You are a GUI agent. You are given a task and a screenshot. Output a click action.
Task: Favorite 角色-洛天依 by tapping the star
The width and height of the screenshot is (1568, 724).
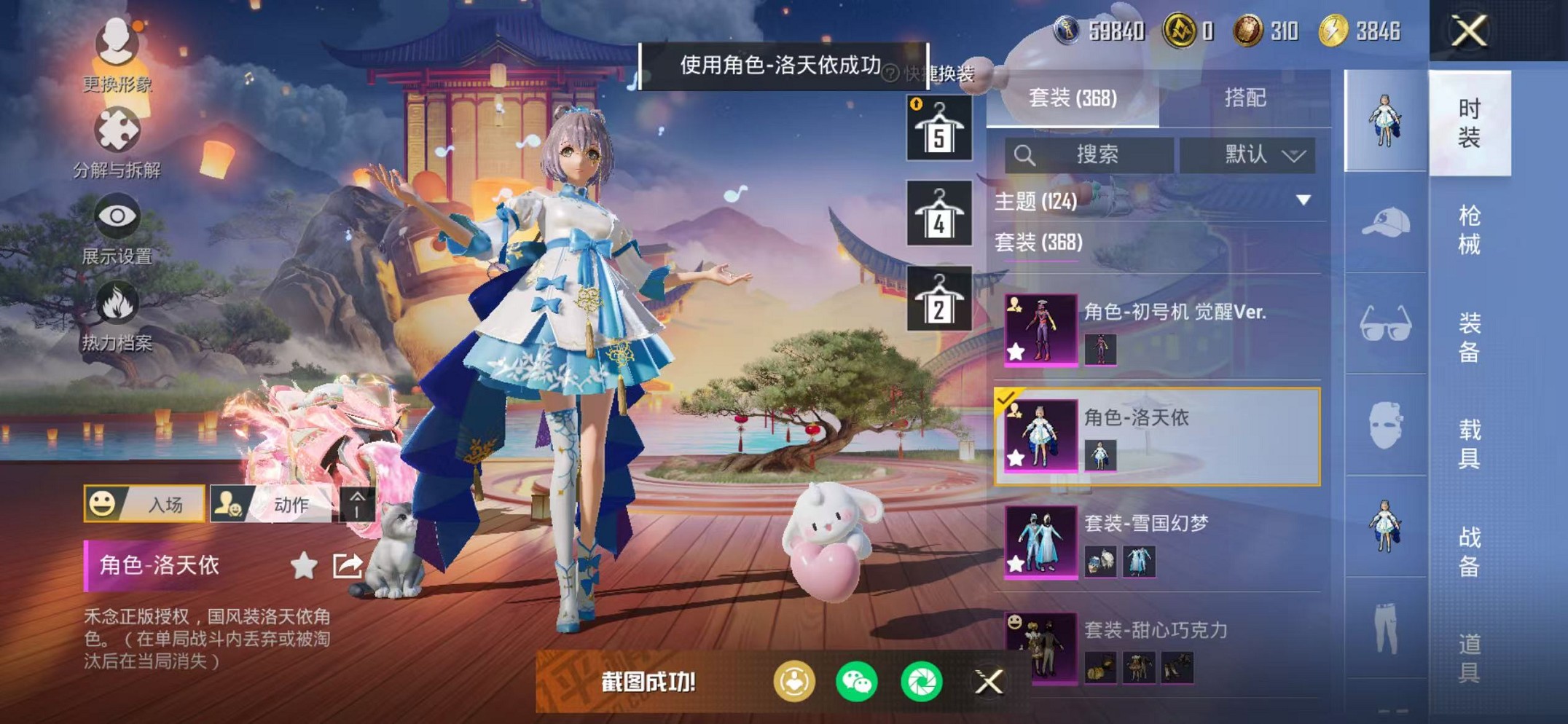306,563
